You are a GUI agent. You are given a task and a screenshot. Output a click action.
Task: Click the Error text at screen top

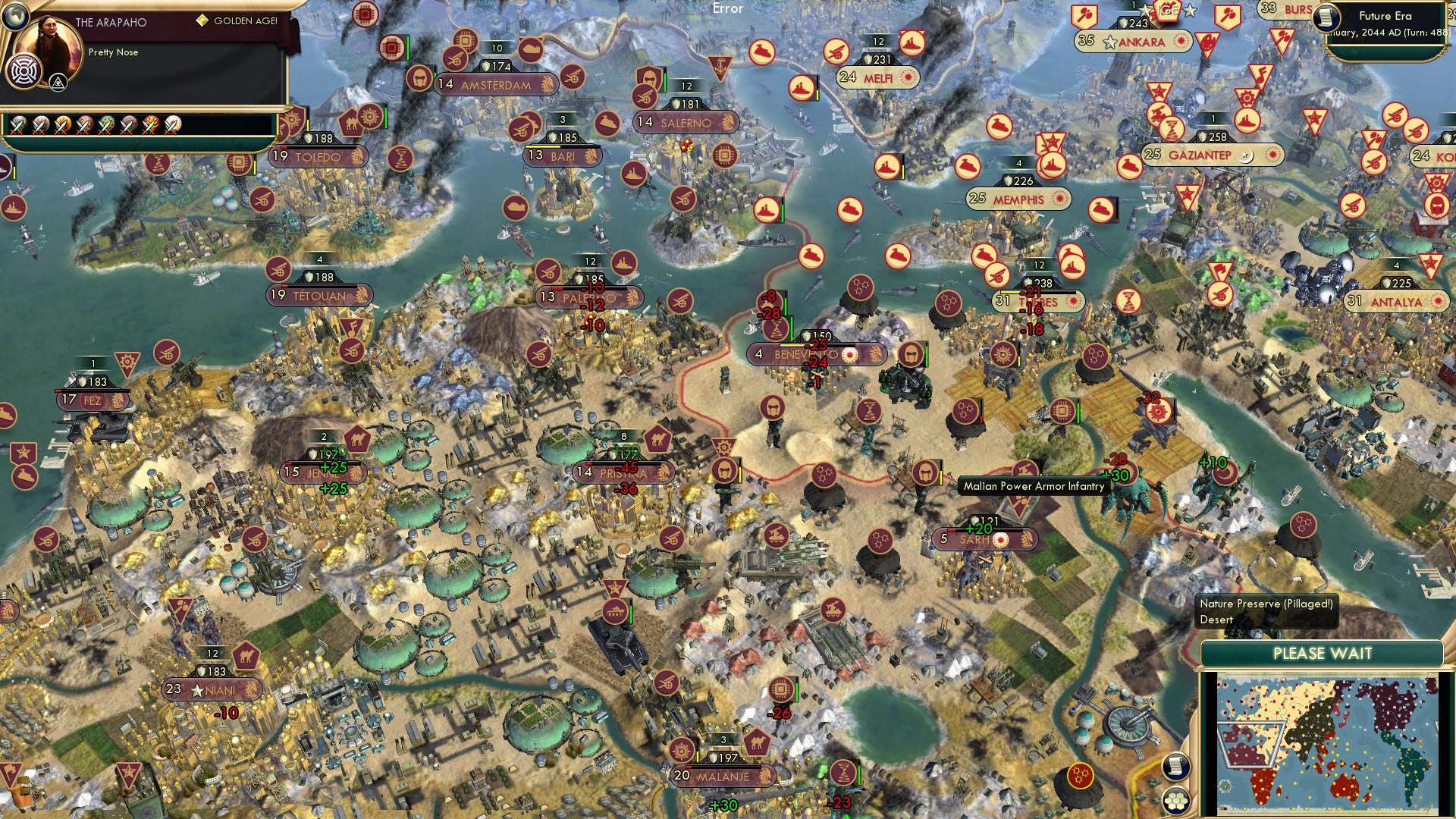point(726,9)
